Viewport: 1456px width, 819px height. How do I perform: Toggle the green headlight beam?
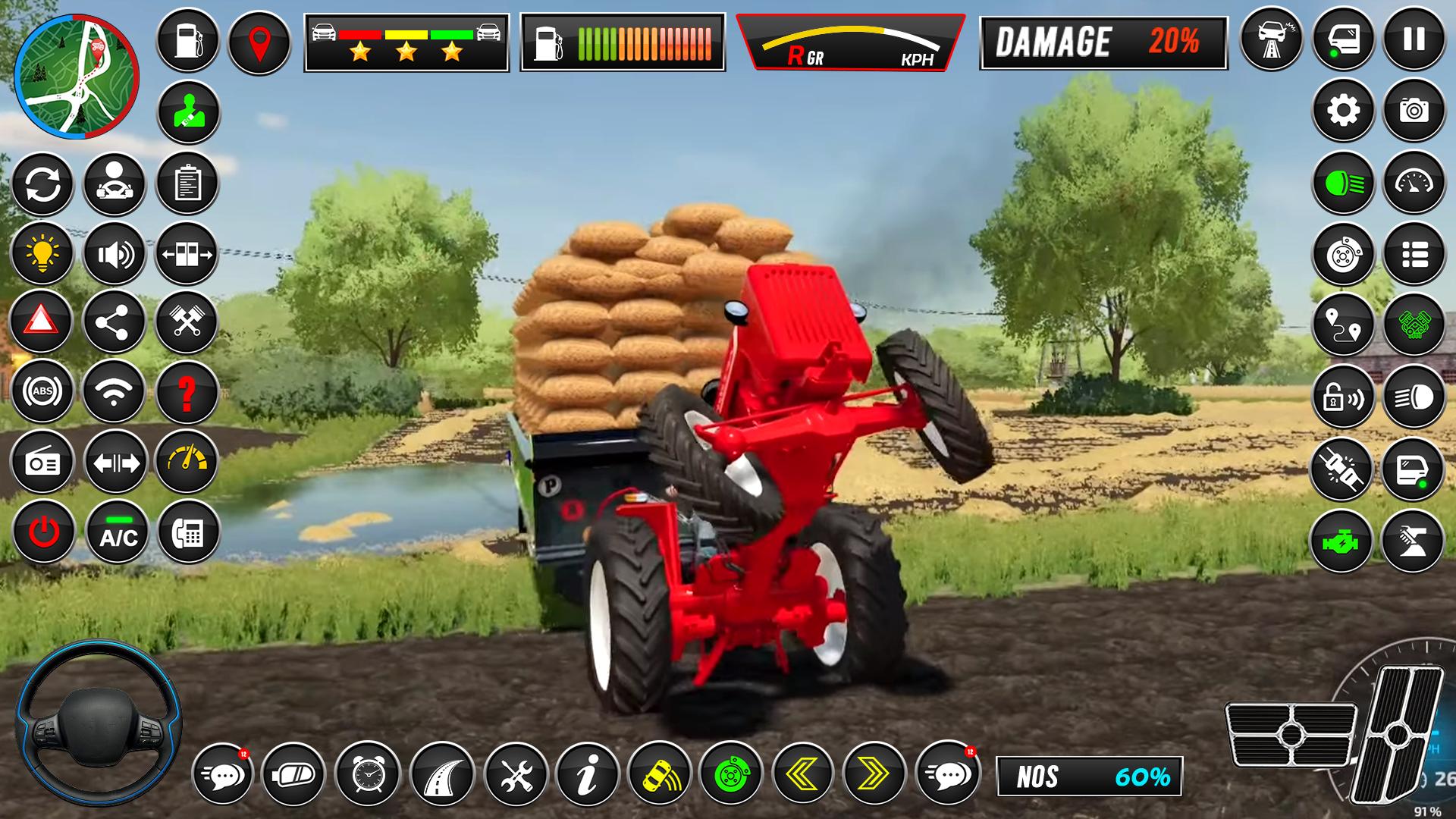click(1342, 184)
